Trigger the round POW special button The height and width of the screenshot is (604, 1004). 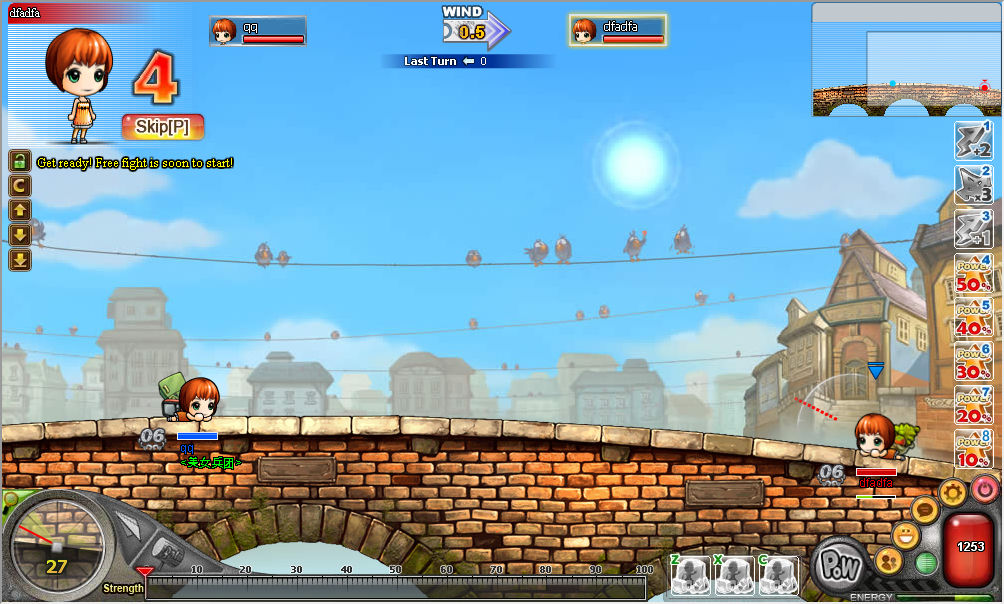coord(838,565)
